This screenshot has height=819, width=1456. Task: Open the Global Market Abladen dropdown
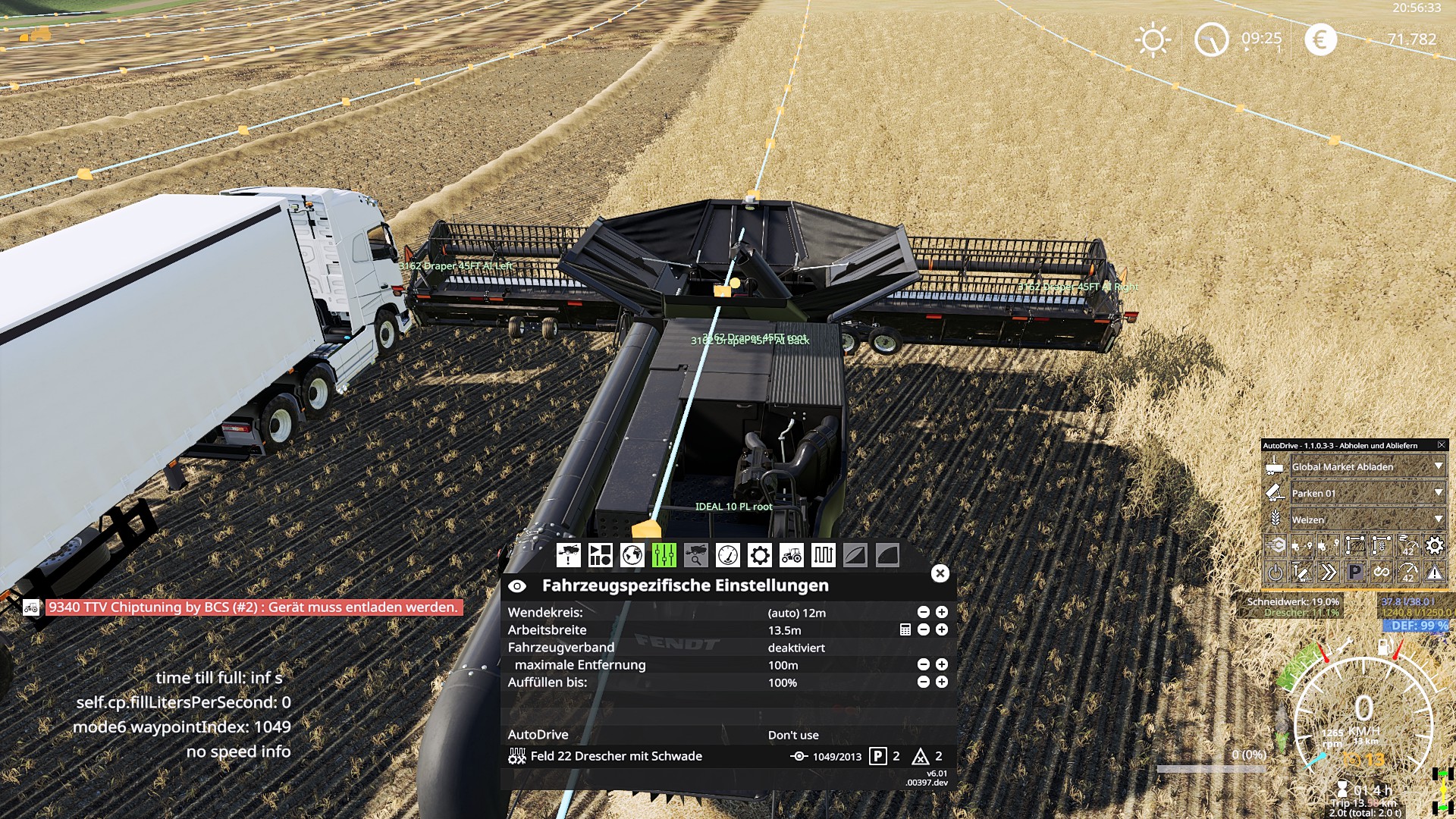1439,466
